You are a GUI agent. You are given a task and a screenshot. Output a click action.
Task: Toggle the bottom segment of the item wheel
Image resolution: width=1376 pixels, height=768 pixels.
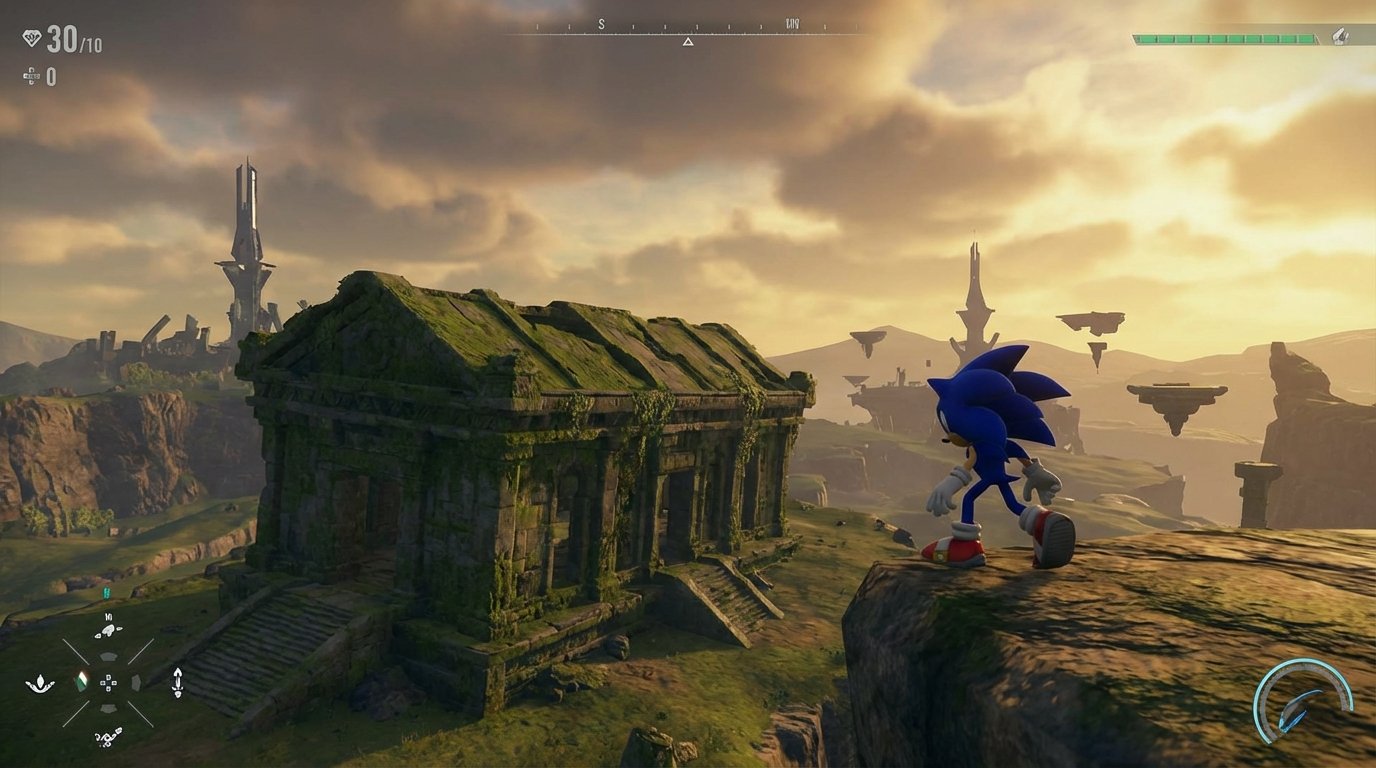click(x=109, y=709)
